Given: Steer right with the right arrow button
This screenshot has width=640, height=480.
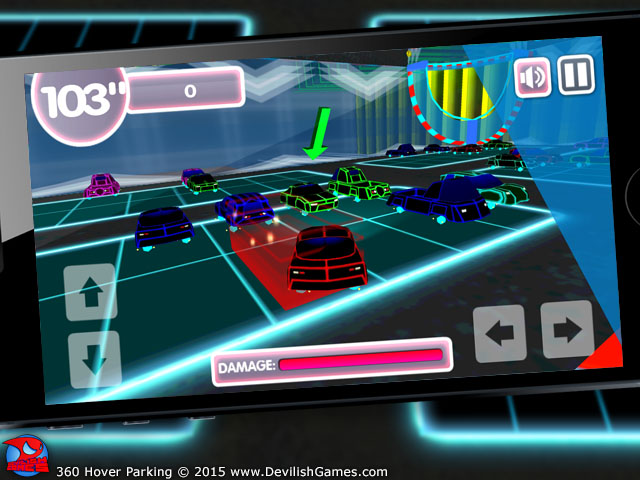Looking at the screenshot, I should pyautogui.click(x=566, y=329).
